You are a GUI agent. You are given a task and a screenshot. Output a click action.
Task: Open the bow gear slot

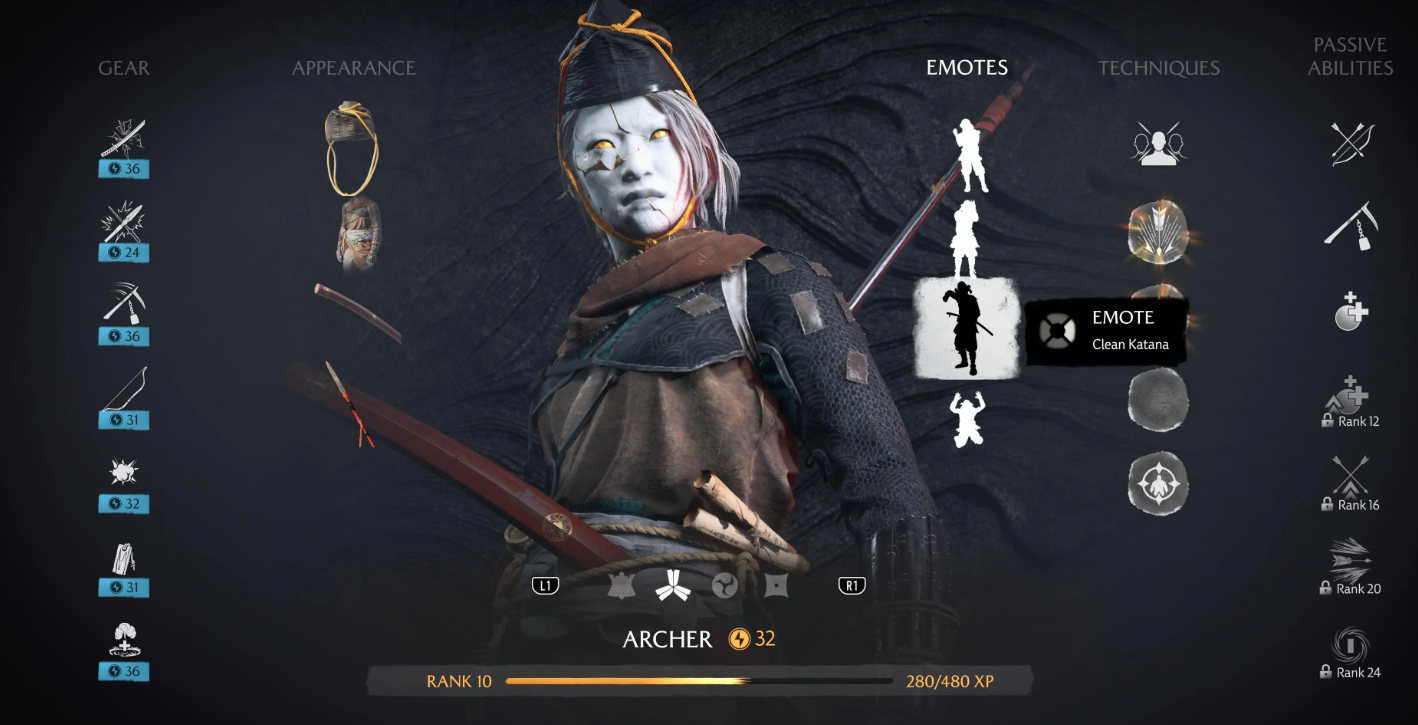point(124,390)
